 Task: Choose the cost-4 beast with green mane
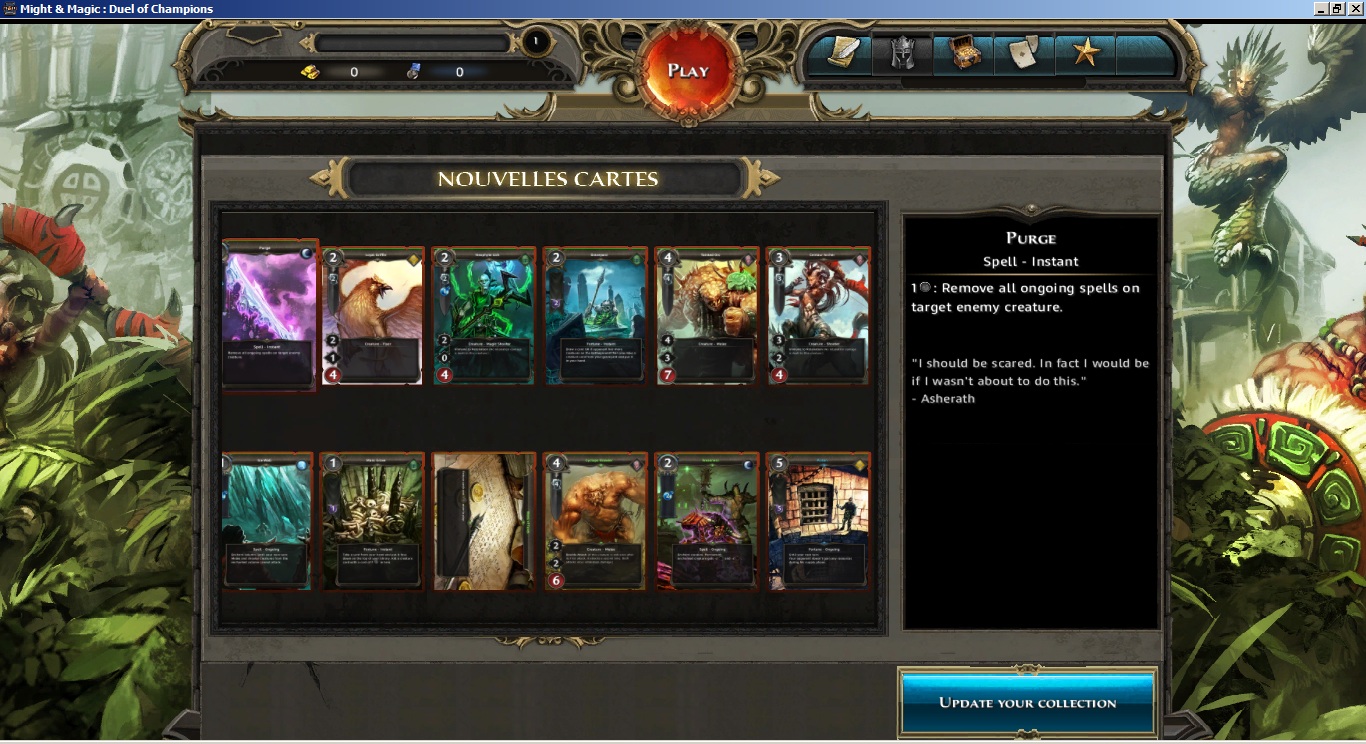click(x=707, y=315)
